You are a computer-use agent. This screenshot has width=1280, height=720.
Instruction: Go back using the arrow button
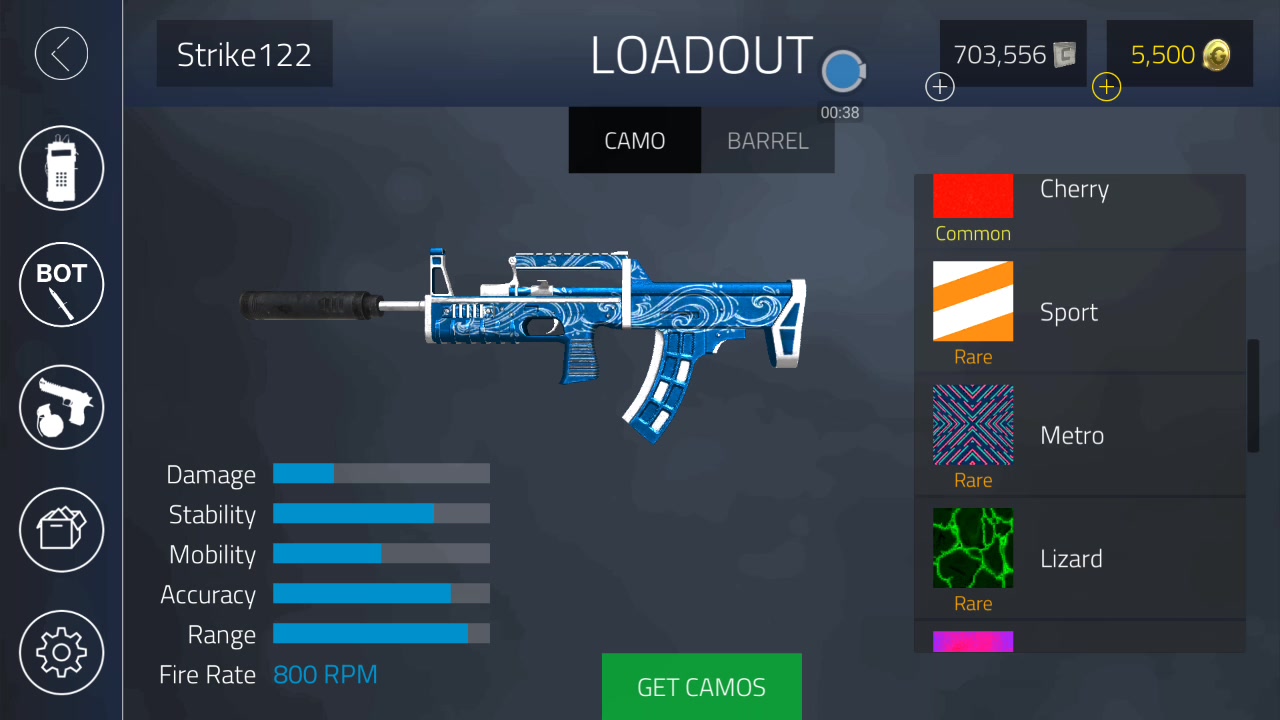pyautogui.click(x=61, y=53)
